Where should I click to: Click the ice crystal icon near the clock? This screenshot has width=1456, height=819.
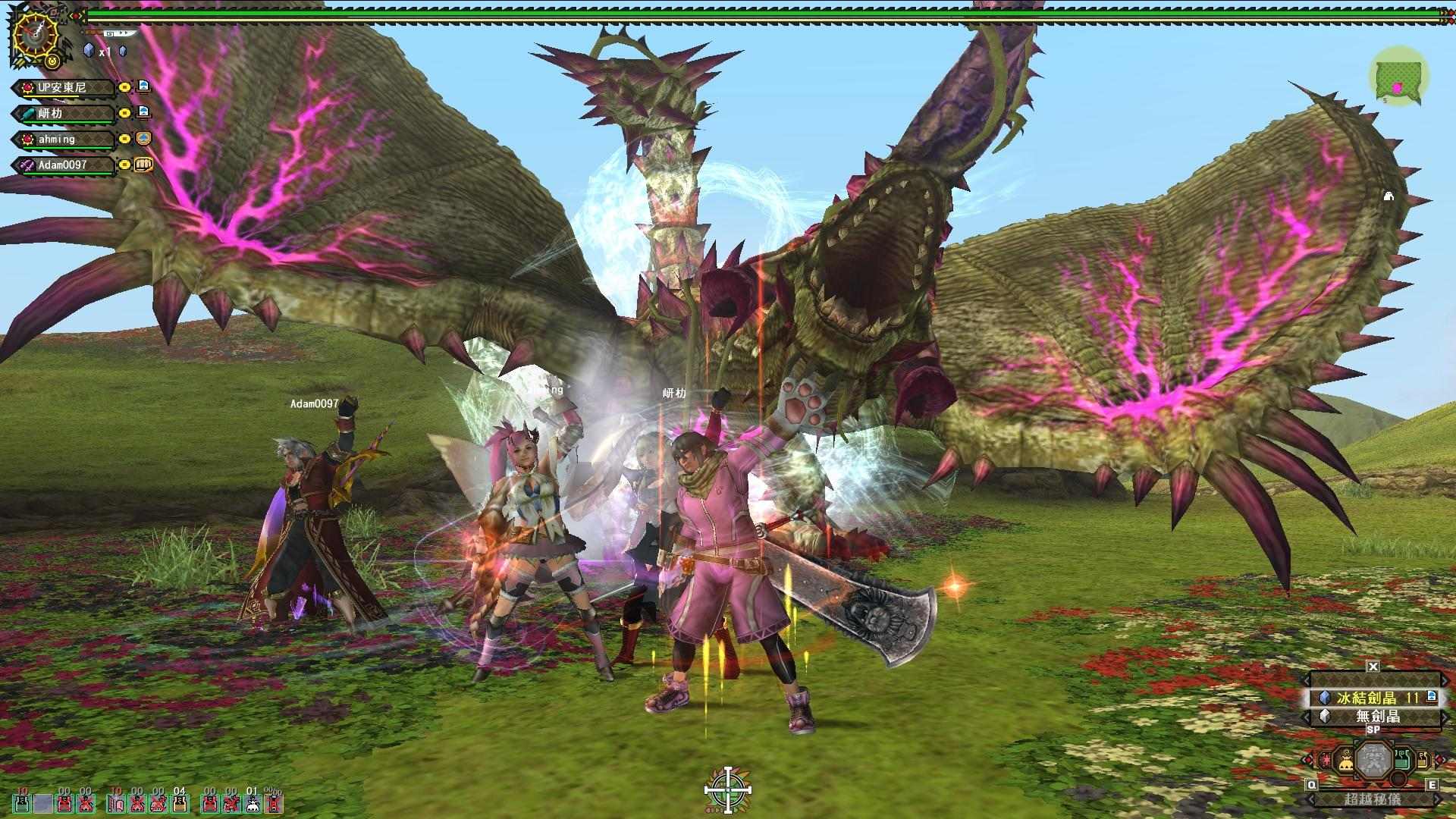(89, 50)
